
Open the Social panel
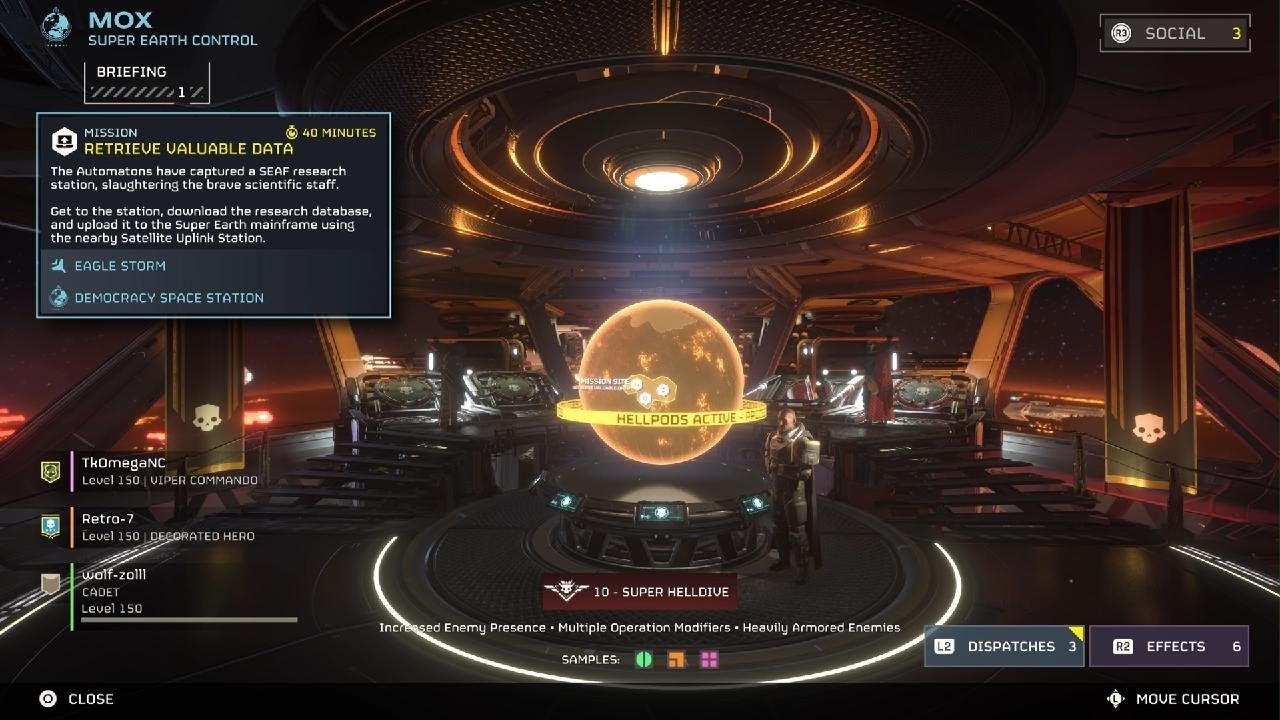1174,33
